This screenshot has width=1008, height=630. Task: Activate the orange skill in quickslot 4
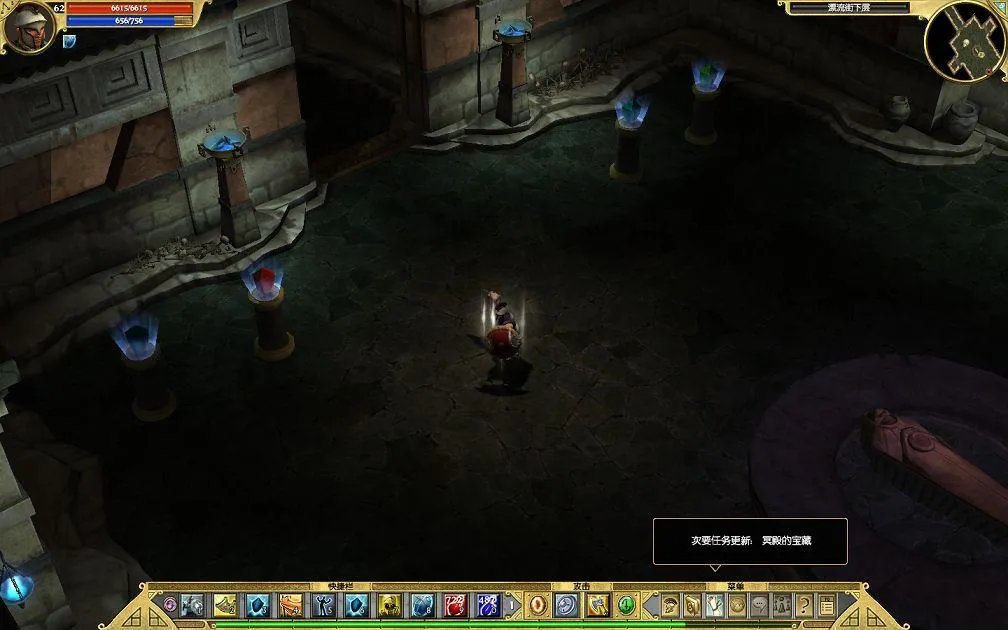pyautogui.click(x=290, y=605)
